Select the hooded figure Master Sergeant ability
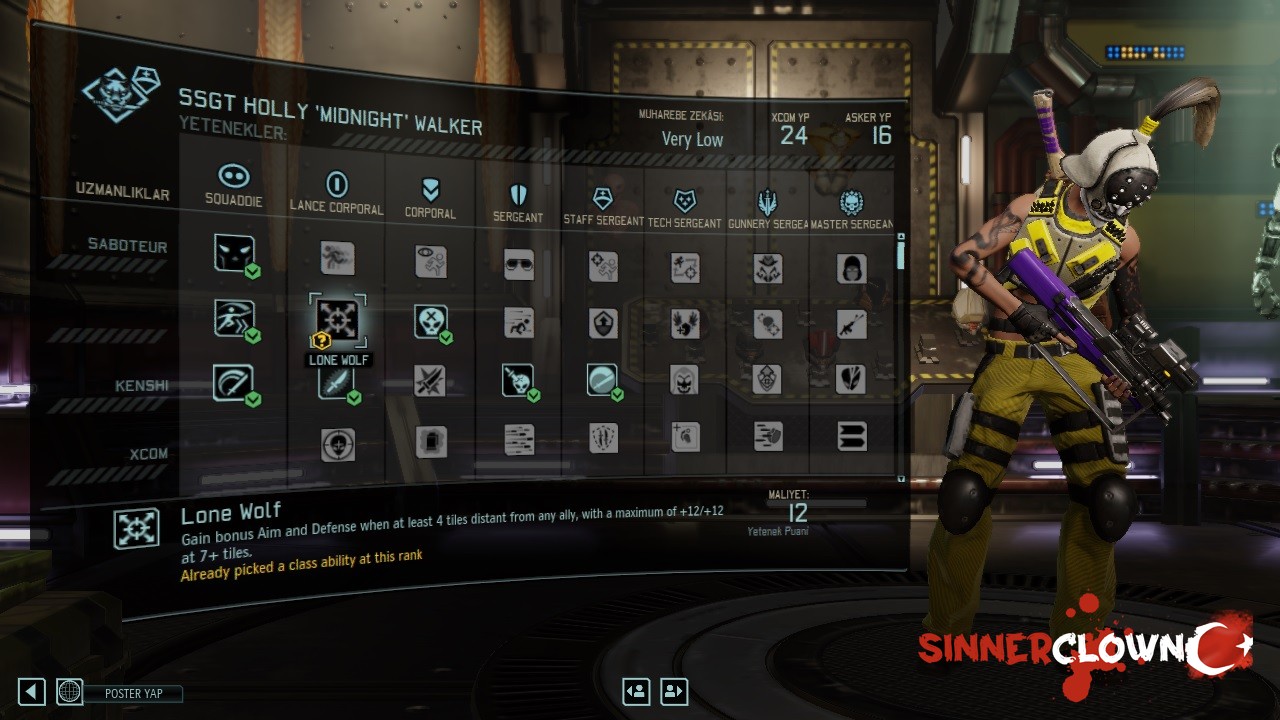Viewport: 1280px width, 720px height. coord(851,268)
